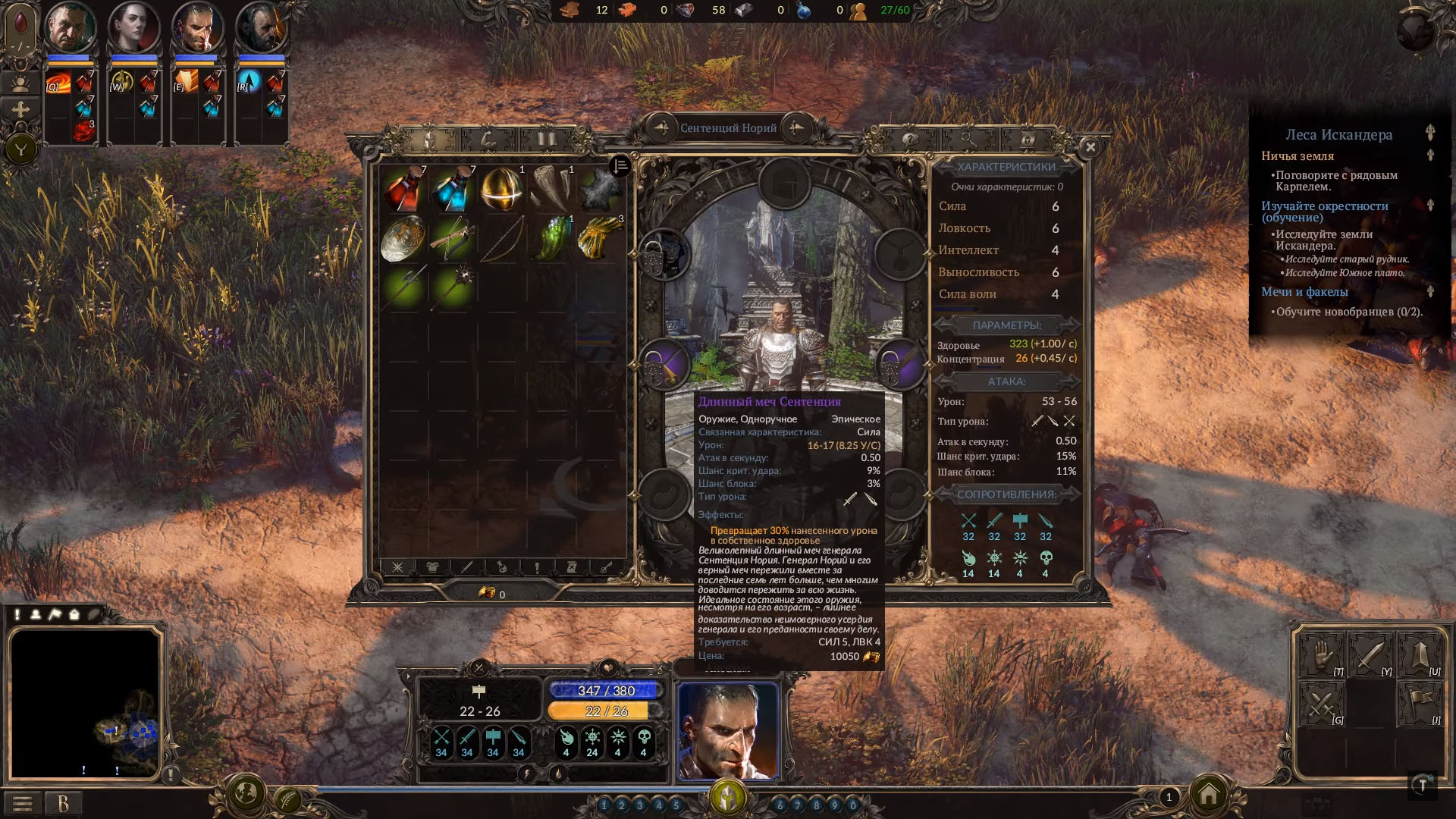Image resolution: width=1456 pixels, height=819 pixels.
Task: Select the red health potion in inventory
Action: (x=403, y=190)
